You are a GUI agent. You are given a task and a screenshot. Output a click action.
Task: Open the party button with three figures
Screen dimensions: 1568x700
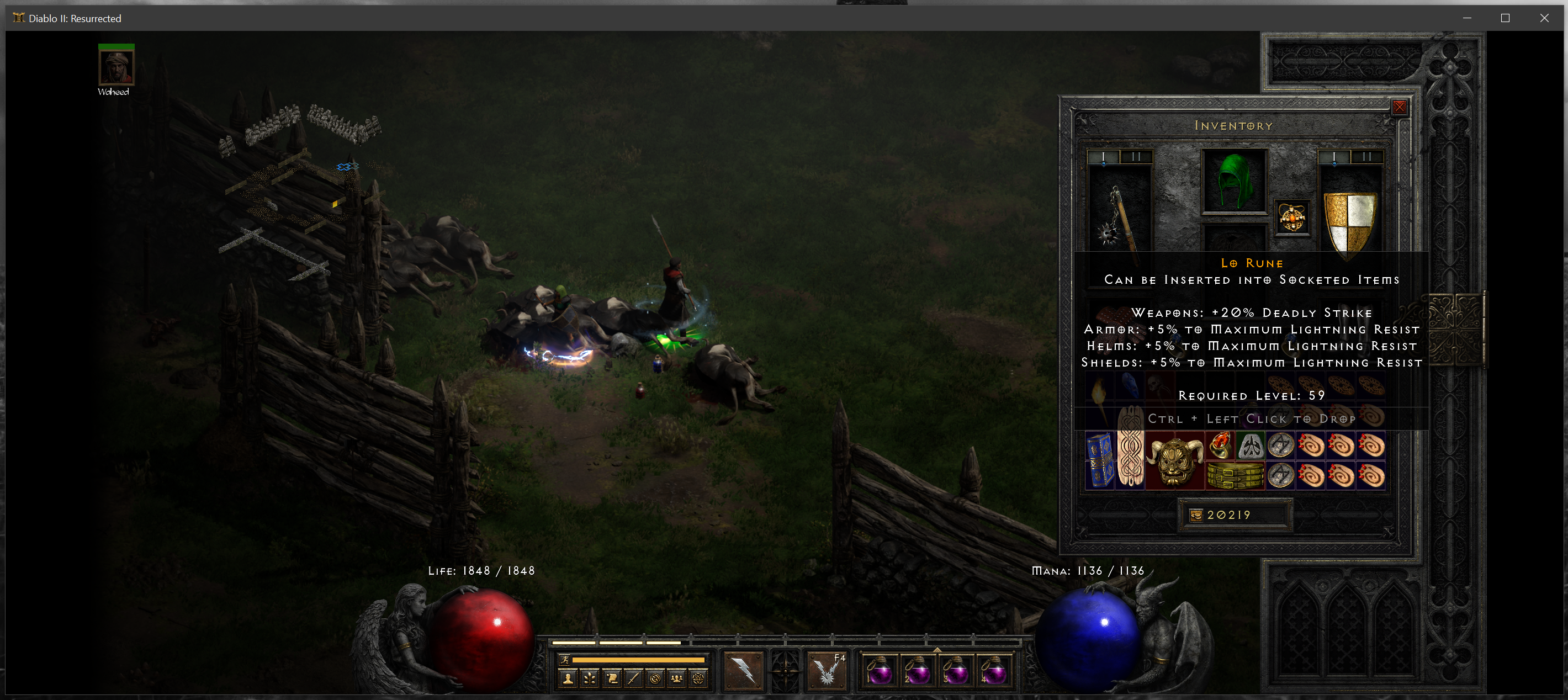[676, 678]
